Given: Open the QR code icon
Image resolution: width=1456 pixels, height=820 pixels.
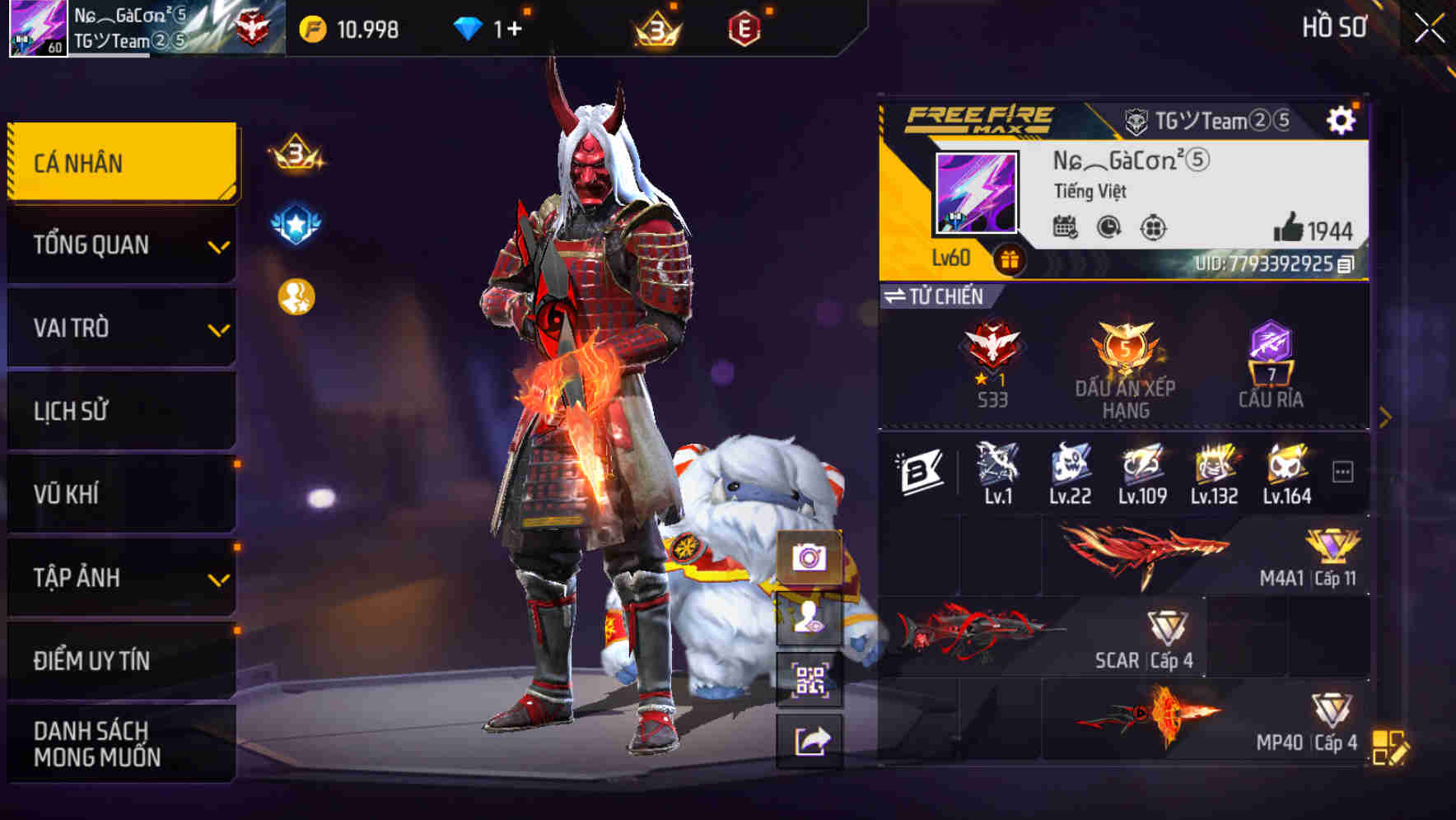Looking at the screenshot, I should click(x=810, y=680).
